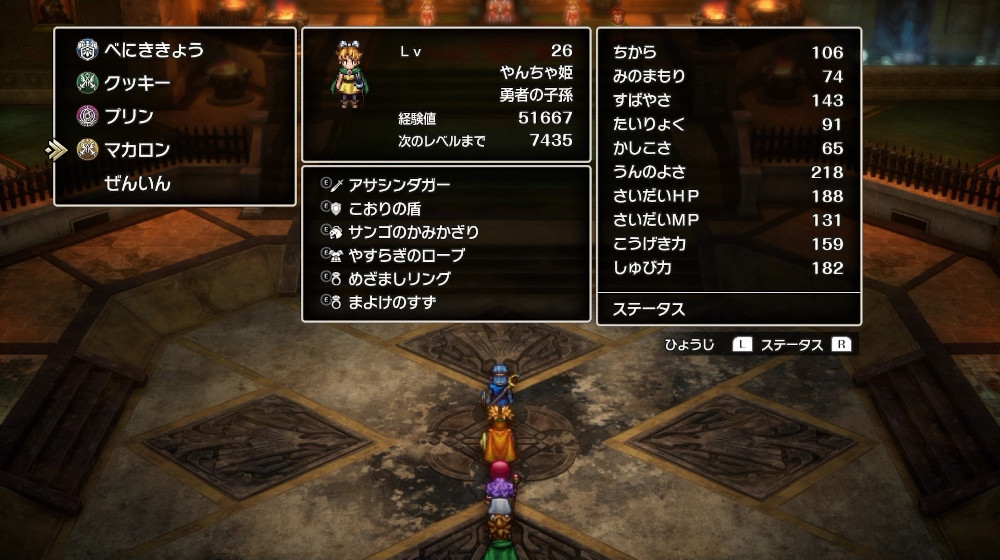Screen dimensions: 1000x560
Task: Choose the ぜんいん (everyone) entry
Action: (137, 183)
